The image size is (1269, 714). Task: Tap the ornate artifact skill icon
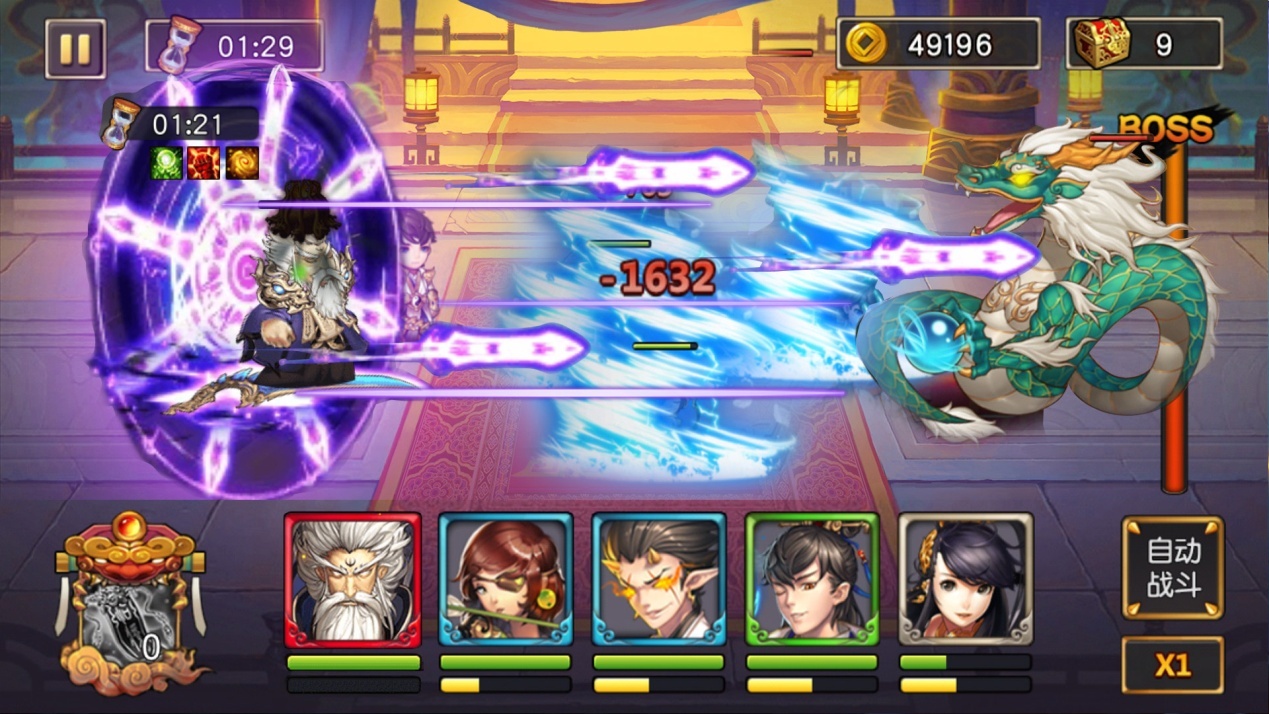pyautogui.click(x=130, y=610)
